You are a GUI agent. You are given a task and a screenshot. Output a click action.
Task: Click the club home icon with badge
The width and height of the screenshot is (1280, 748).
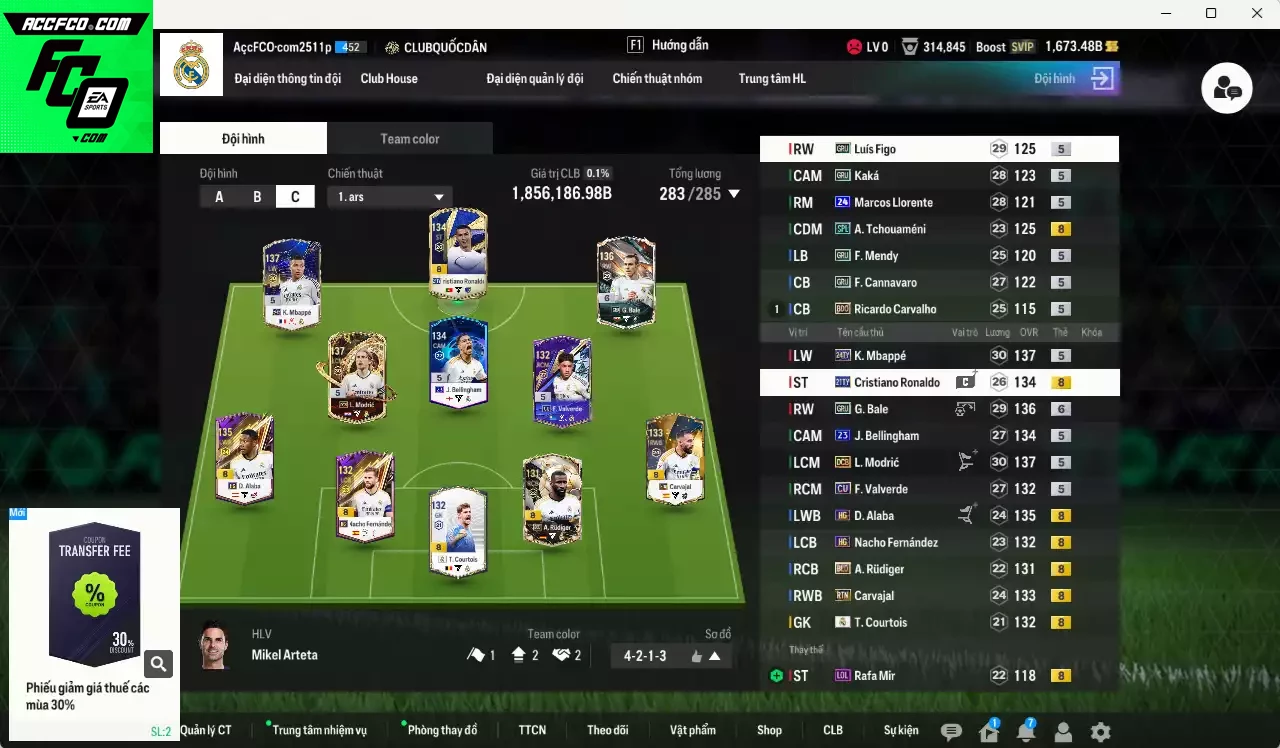[x=989, y=731]
